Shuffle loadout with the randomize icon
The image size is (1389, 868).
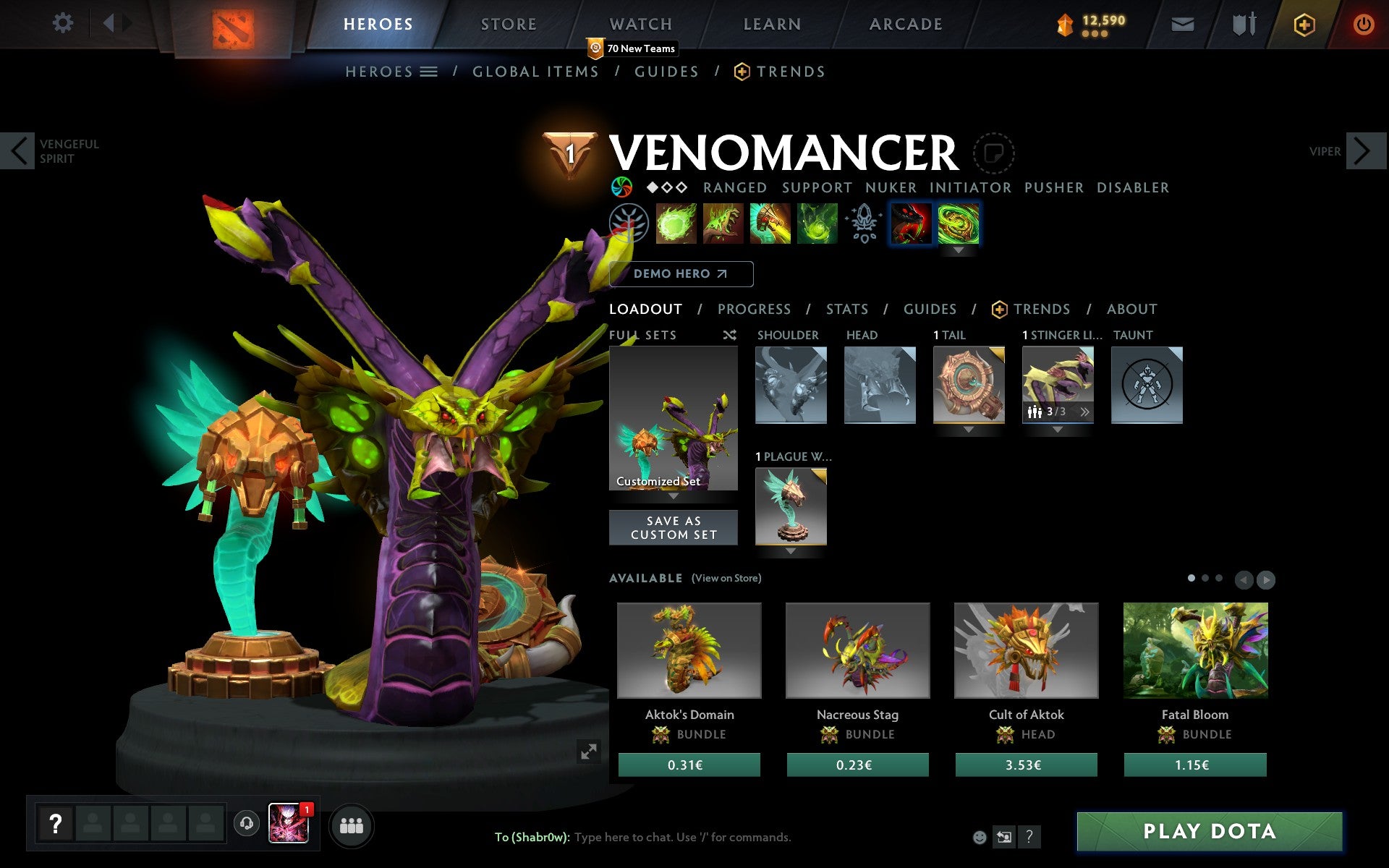coord(729,335)
